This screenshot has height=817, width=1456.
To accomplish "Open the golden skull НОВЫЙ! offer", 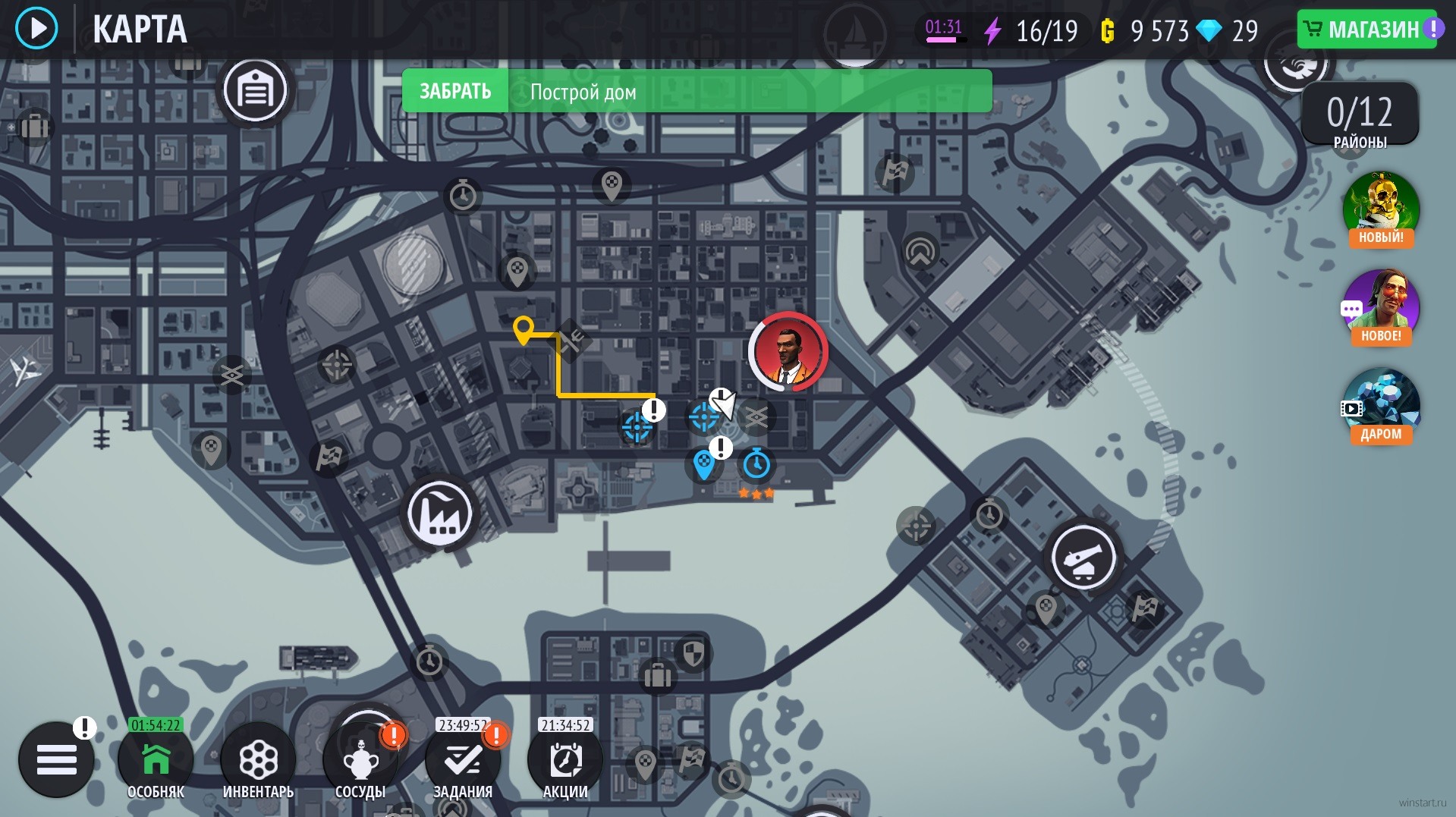I will point(1381,208).
